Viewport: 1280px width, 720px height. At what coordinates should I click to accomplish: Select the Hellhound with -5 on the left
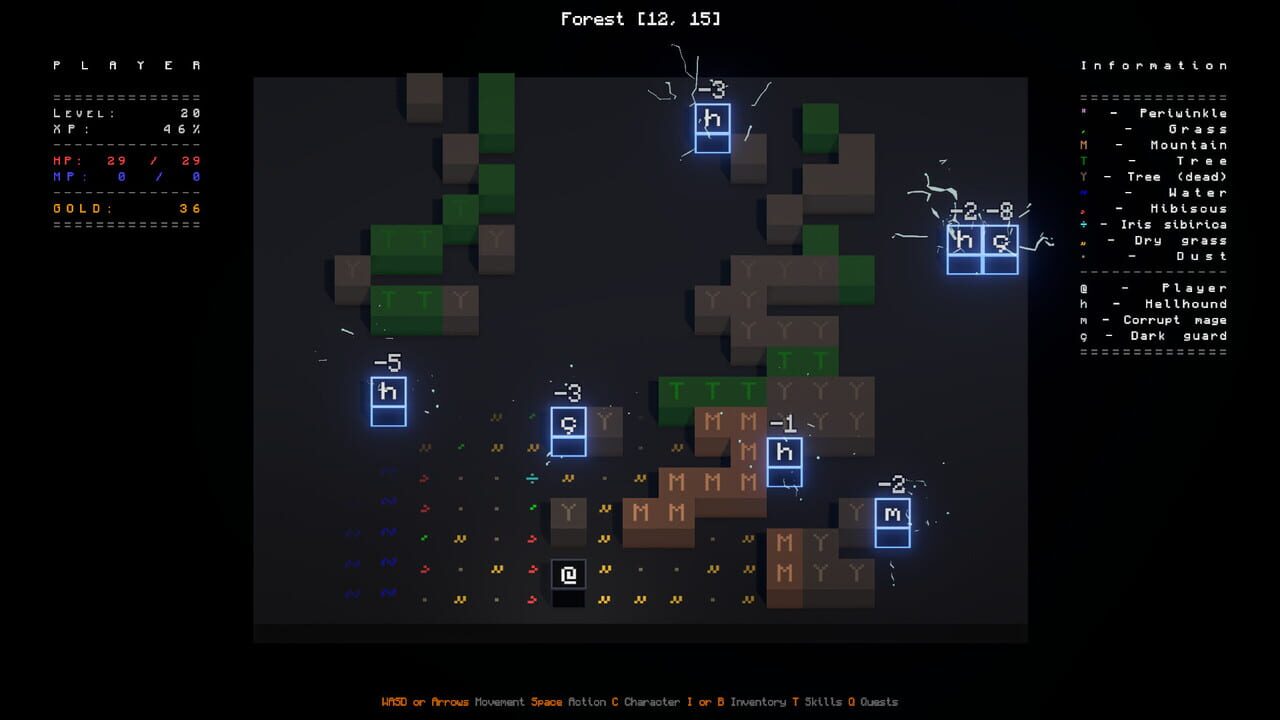tap(388, 393)
